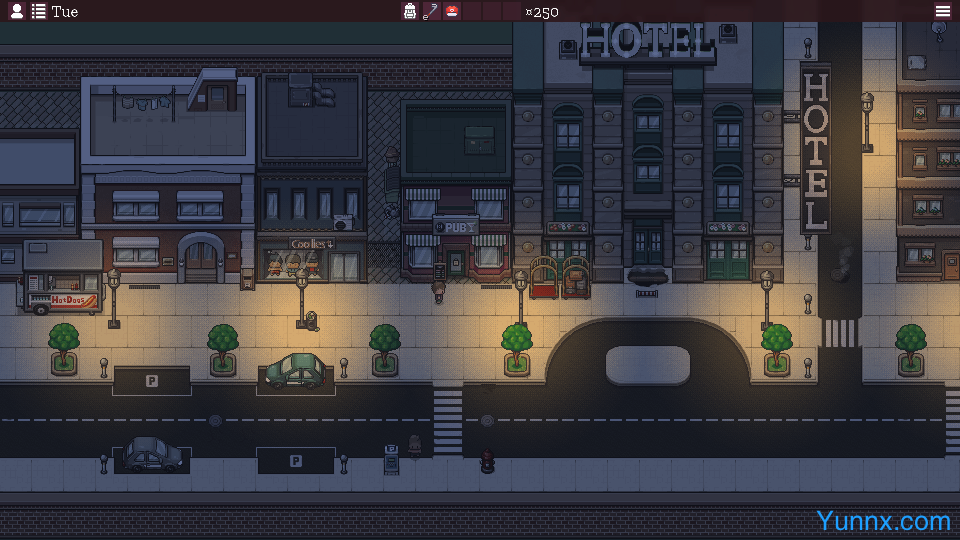960x540 pixels.
Task: Open the backpack inventory
Action: tap(410, 11)
